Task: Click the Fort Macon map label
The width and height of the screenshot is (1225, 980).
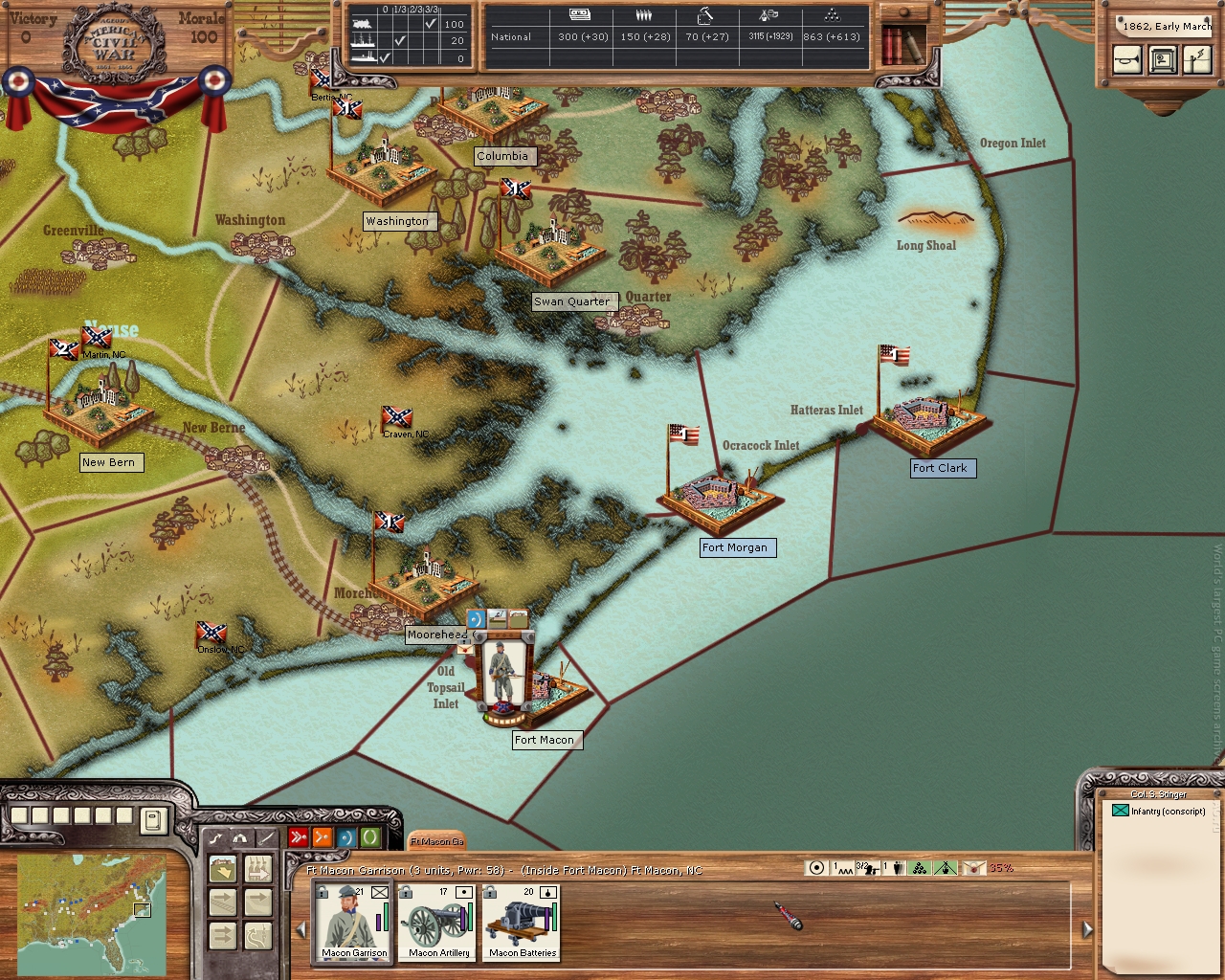Action: pyautogui.click(x=545, y=740)
